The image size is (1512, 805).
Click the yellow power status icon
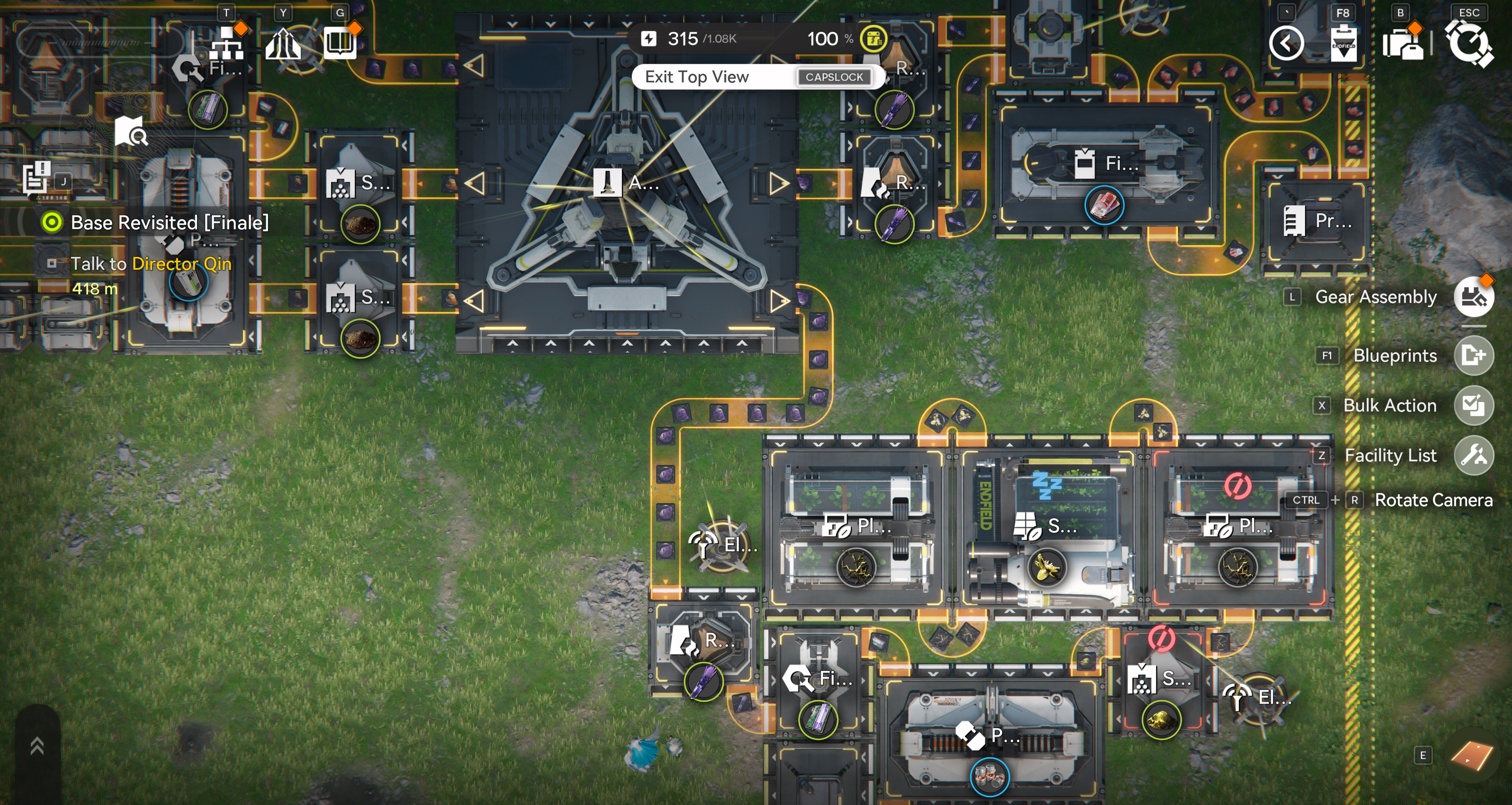point(873,39)
